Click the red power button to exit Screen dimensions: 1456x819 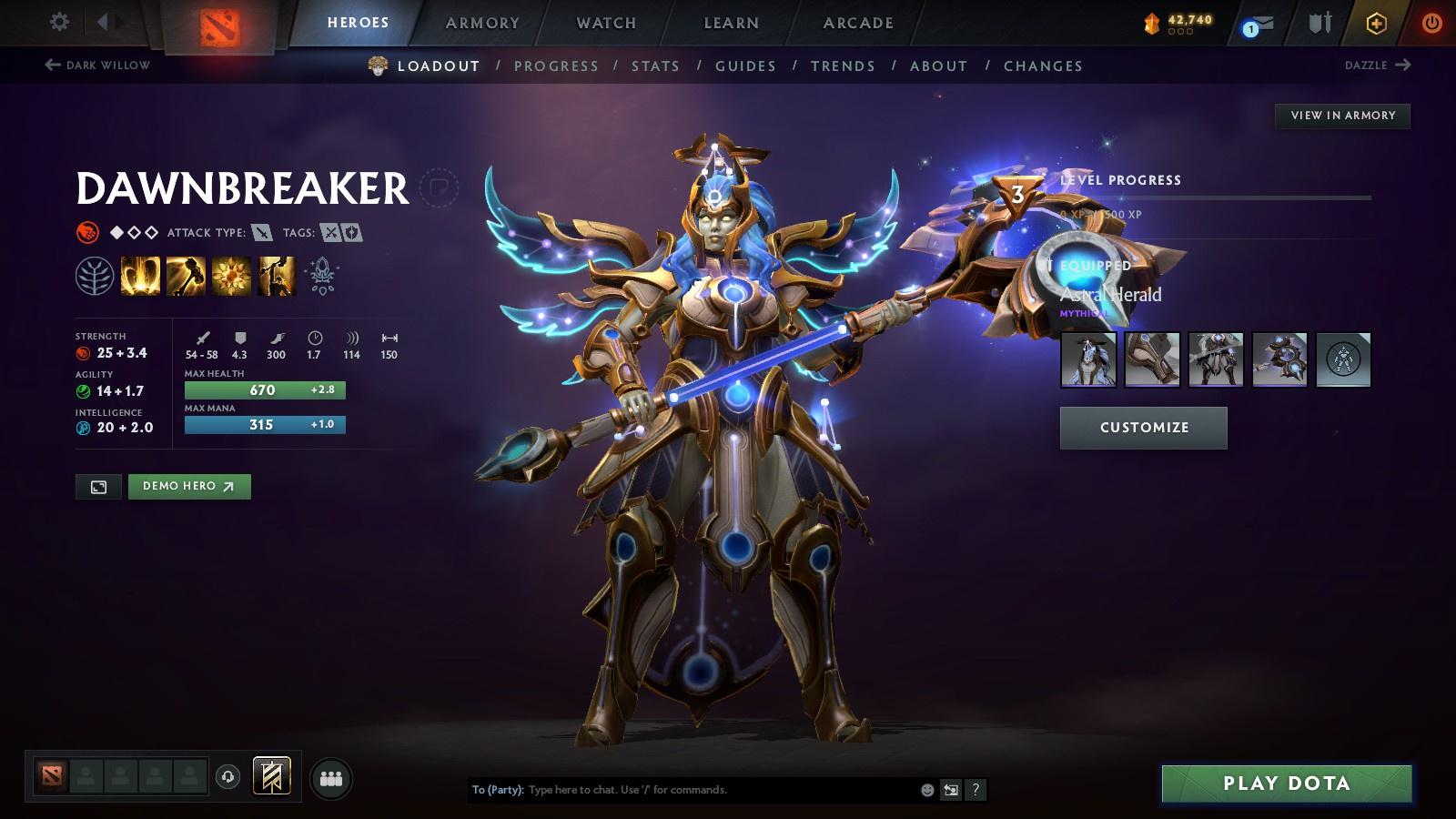pyautogui.click(x=1431, y=23)
